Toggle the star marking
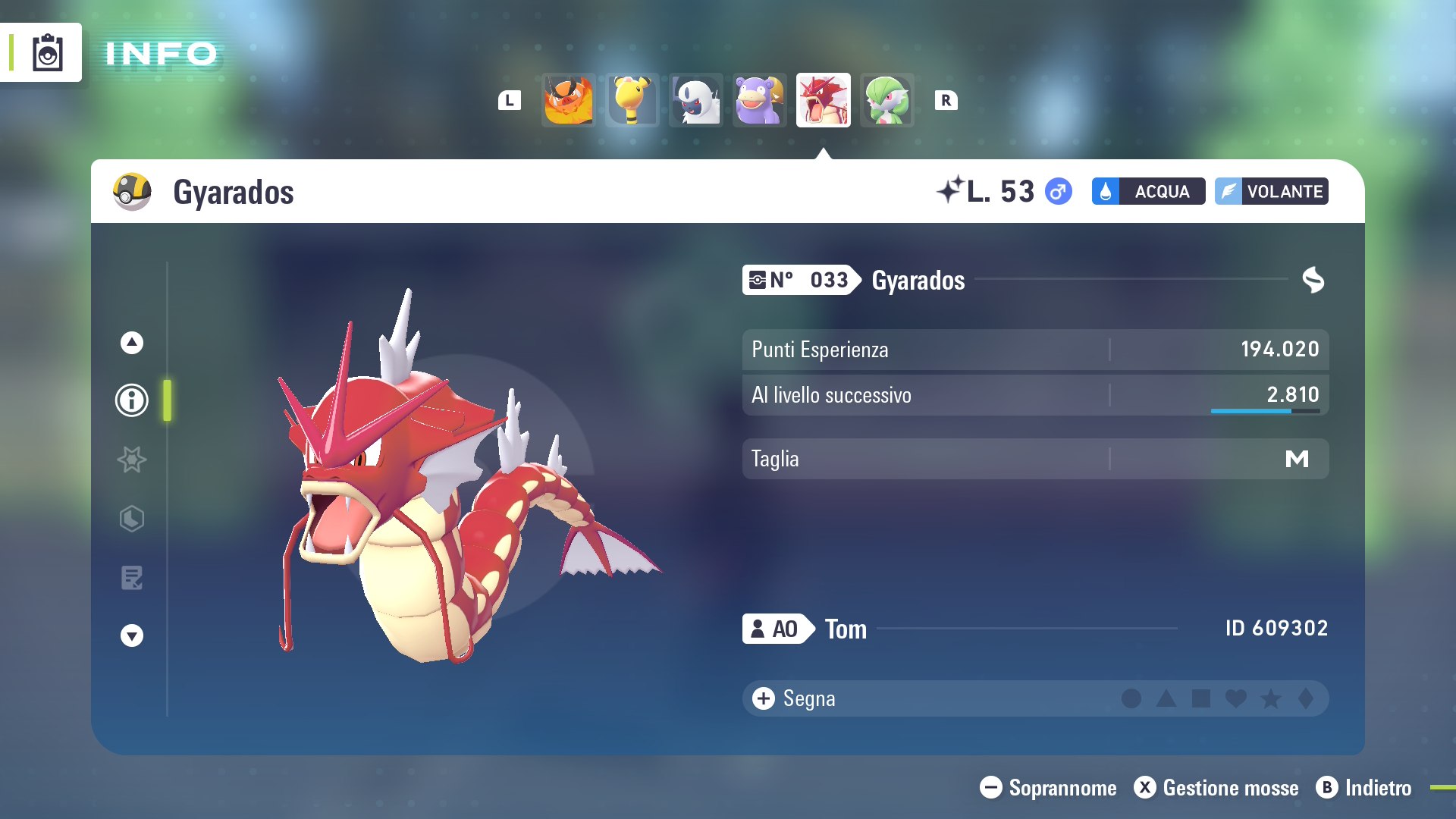 tap(1271, 698)
